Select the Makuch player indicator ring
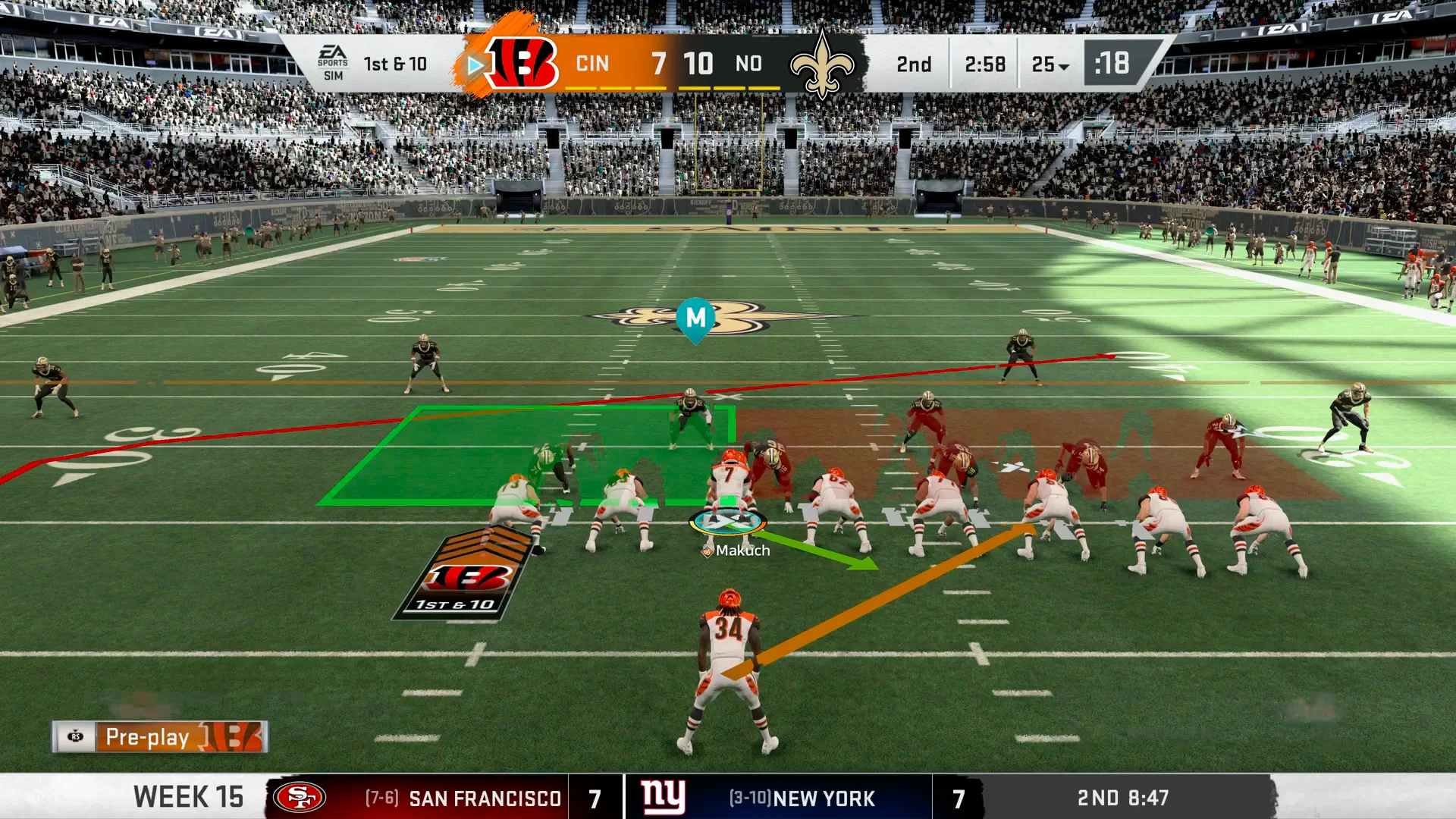Image resolution: width=1456 pixels, height=819 pixels. [727, 522]
